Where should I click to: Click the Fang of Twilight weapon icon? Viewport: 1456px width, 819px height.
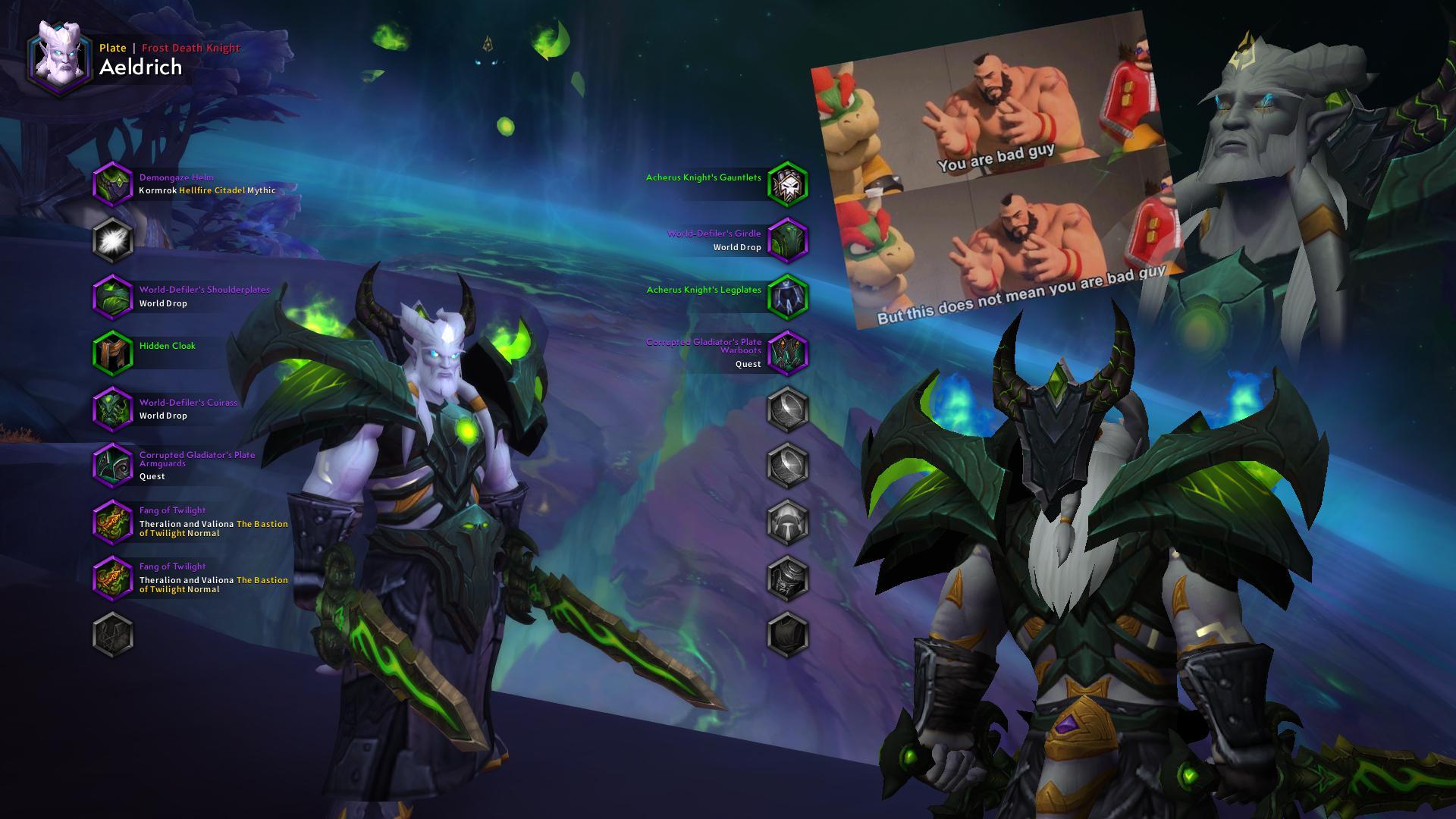pos(112,522)
